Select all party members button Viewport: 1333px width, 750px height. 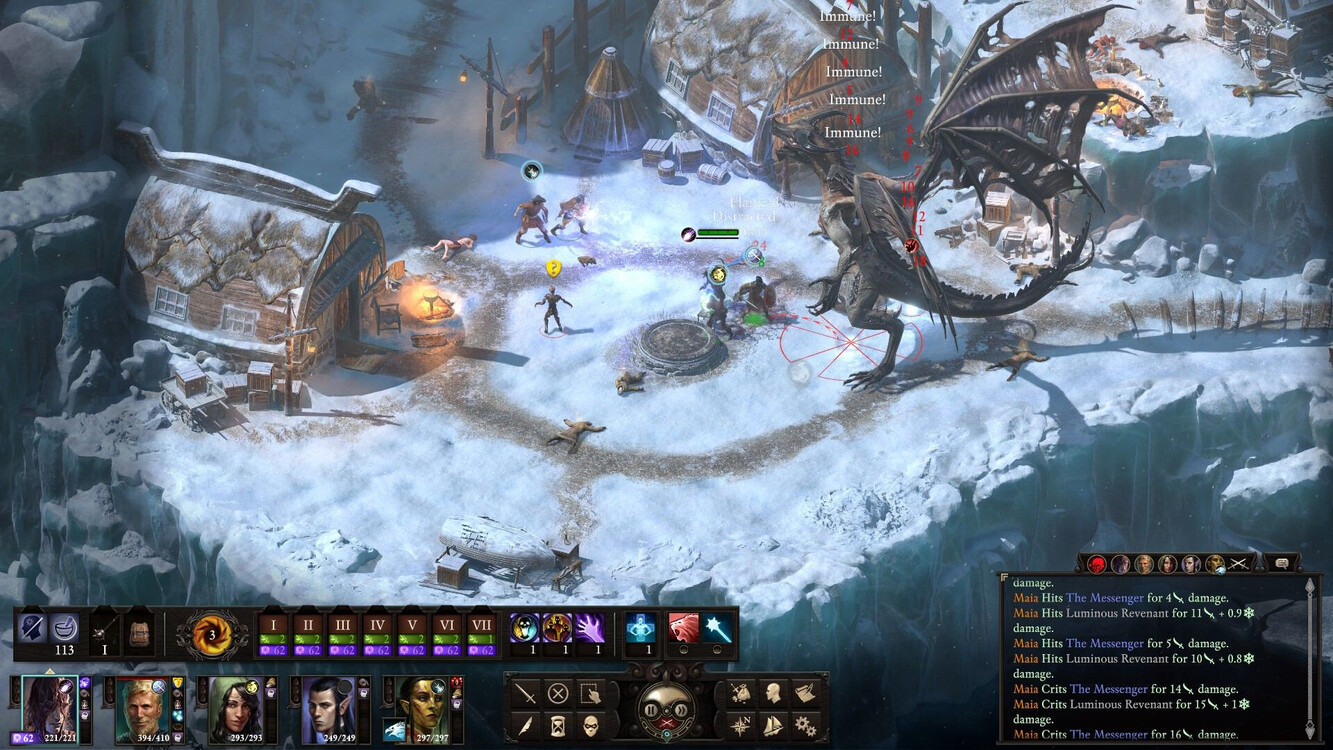tap(591, 694)
